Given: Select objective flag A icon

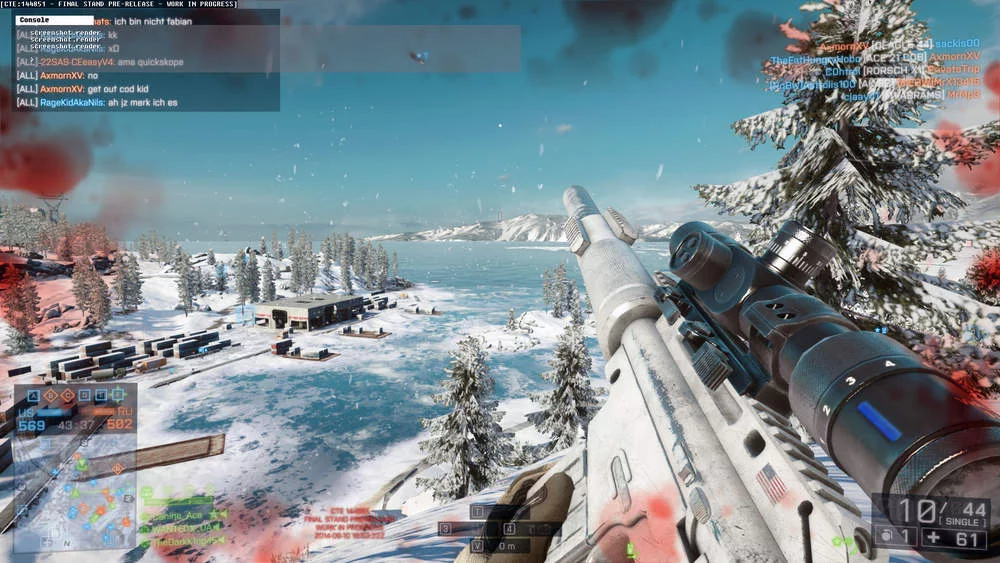Looking at the screenshot, I should tap(36, 396).
